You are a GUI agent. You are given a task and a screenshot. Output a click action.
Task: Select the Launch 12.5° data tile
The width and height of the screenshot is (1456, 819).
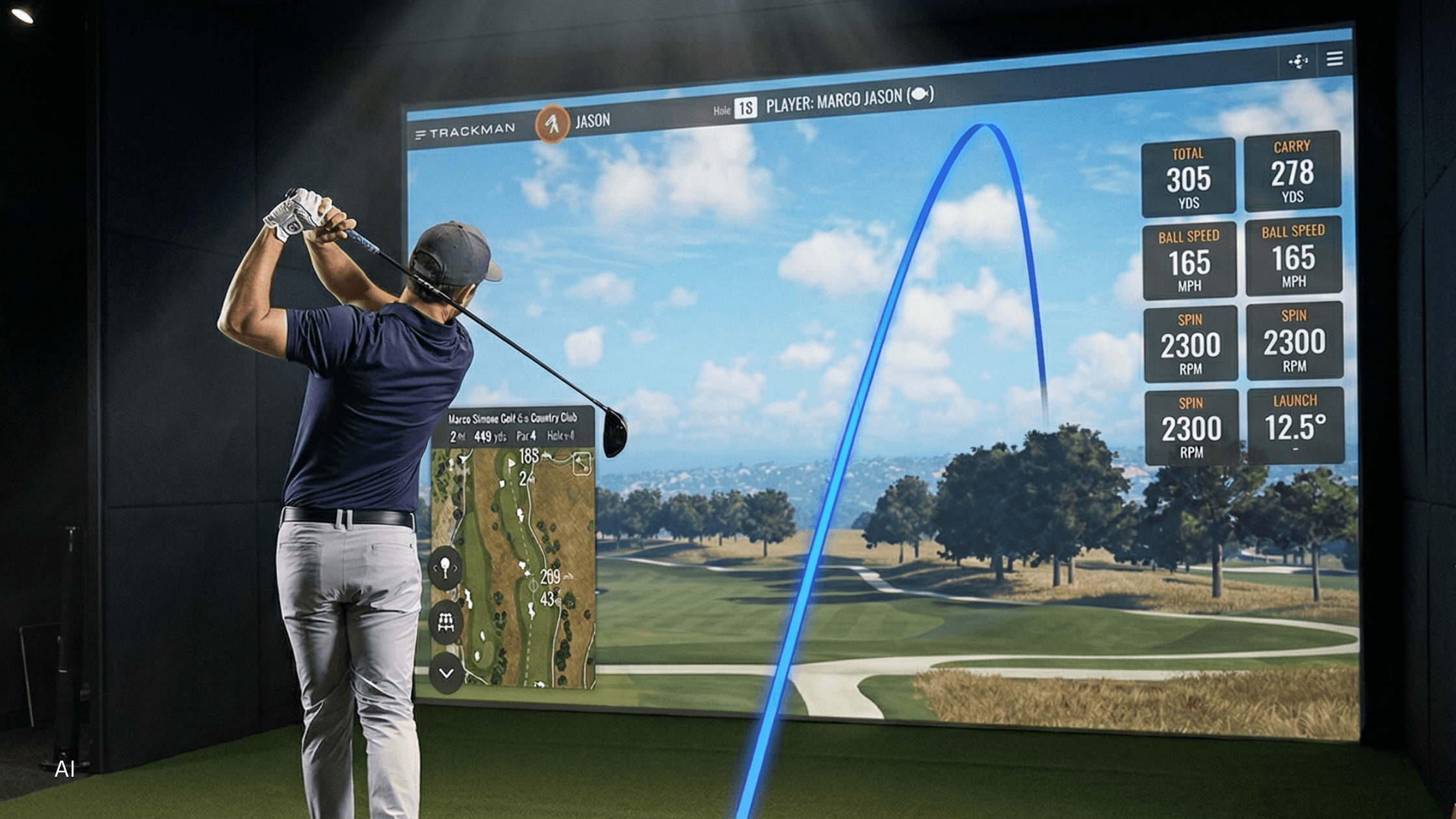(x=1295, y=426)
